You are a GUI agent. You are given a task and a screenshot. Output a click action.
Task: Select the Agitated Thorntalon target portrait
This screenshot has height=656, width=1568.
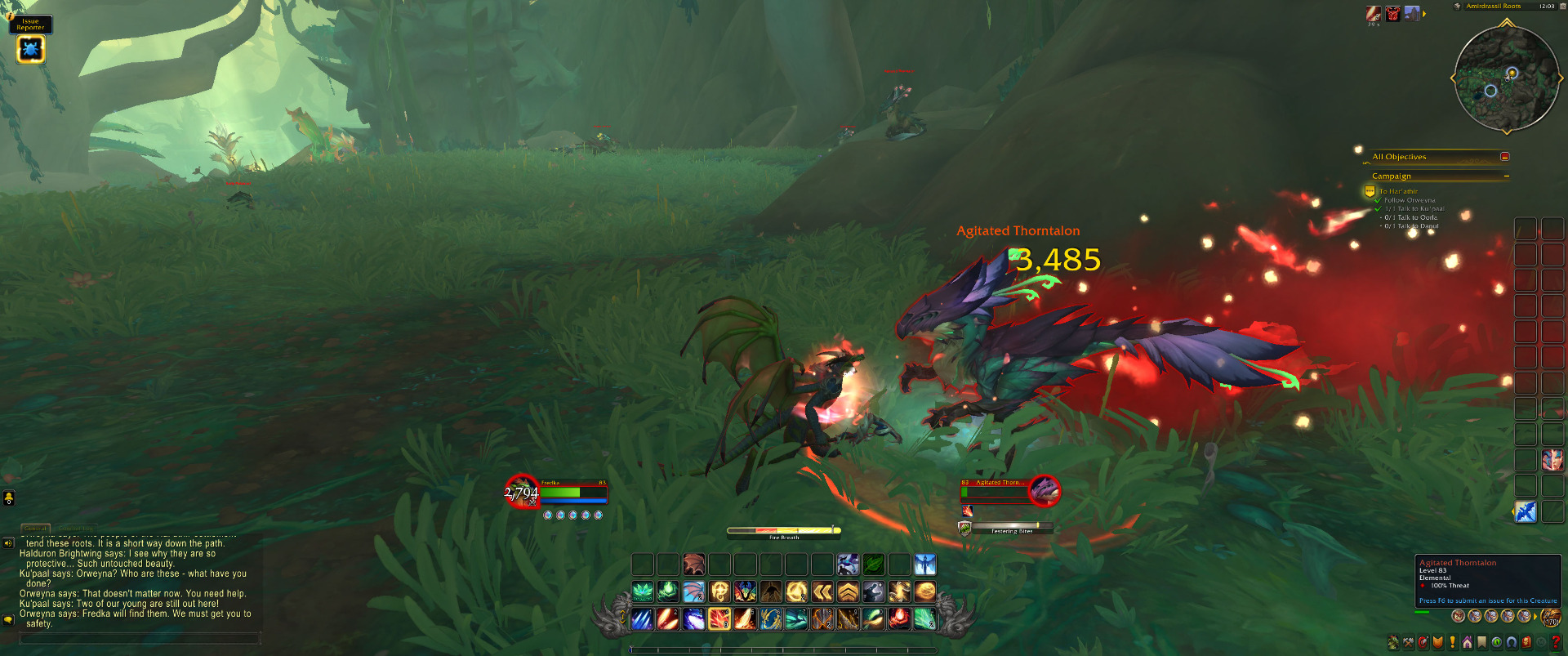click(1044, 490)
